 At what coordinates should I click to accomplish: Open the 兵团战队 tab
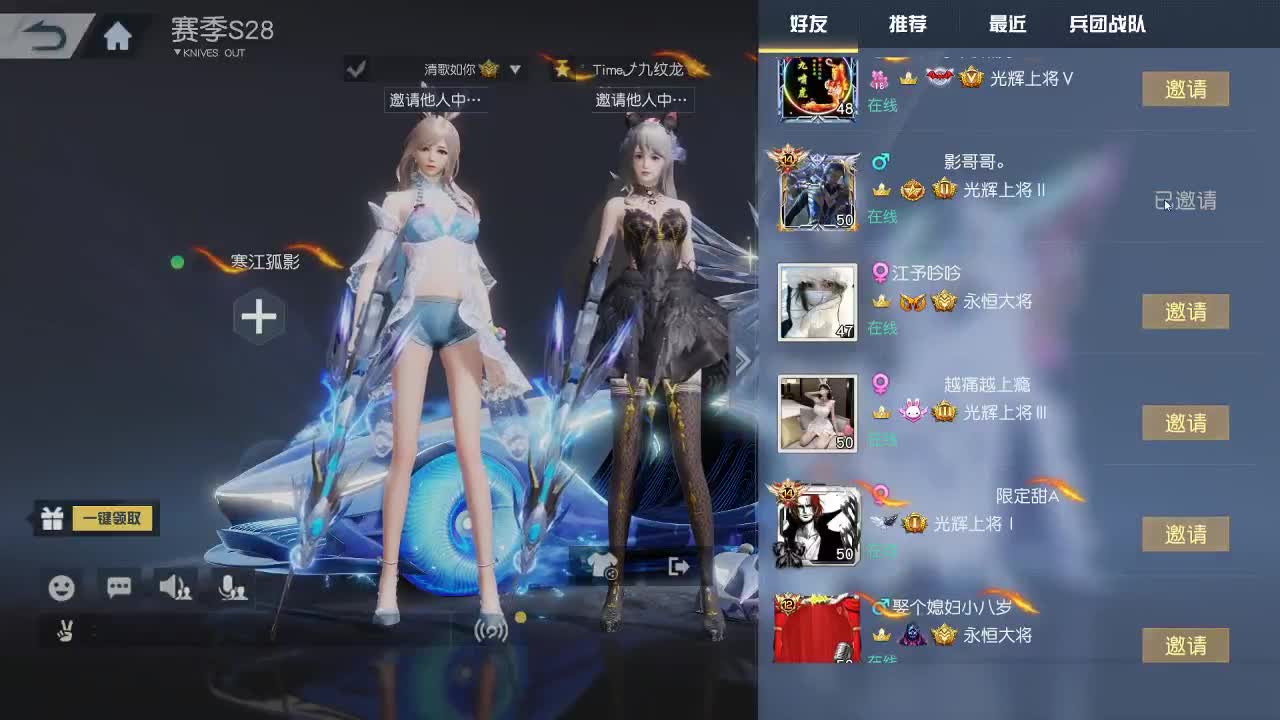1107,25
